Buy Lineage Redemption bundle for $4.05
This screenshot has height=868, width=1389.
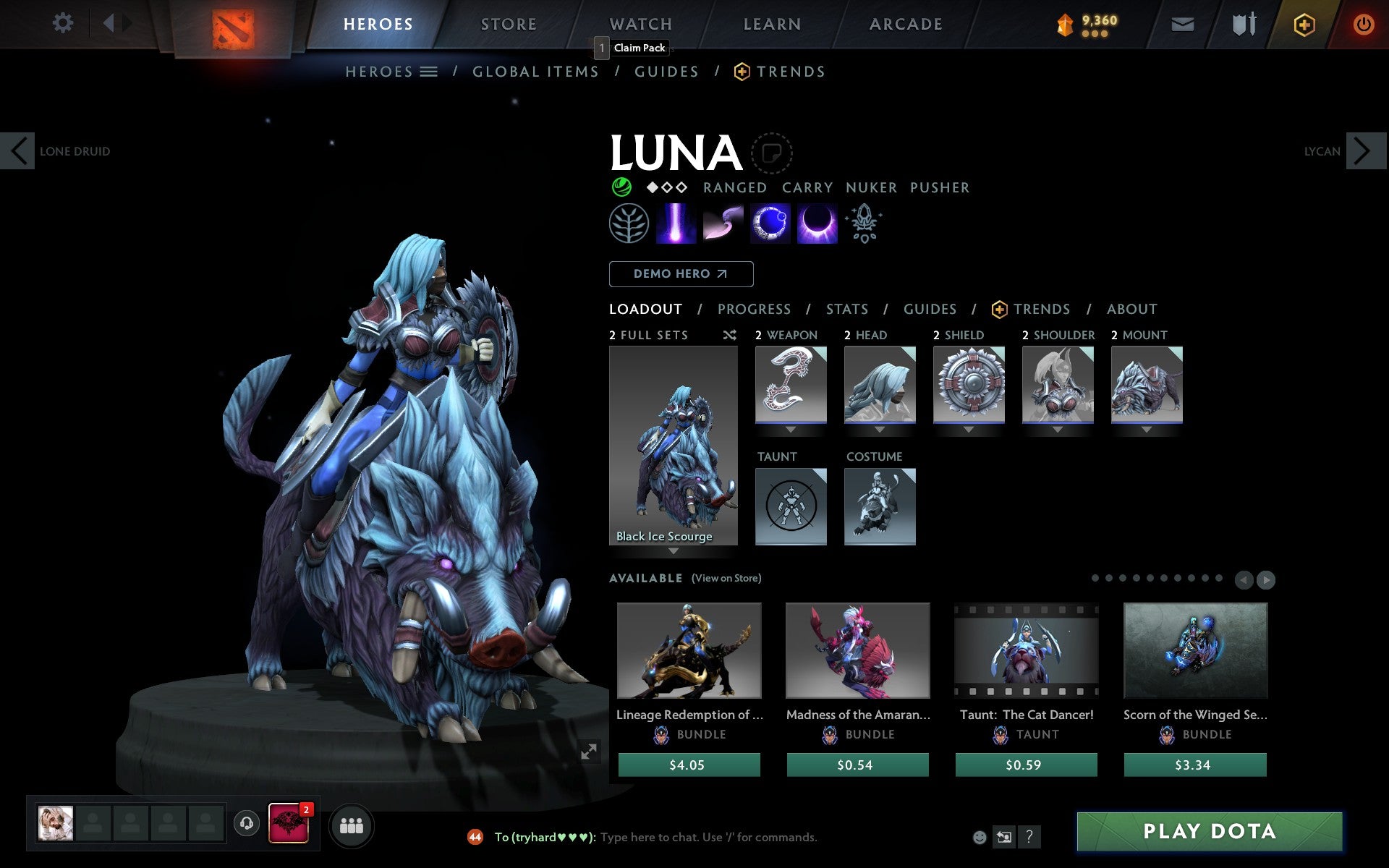point(689,765)
